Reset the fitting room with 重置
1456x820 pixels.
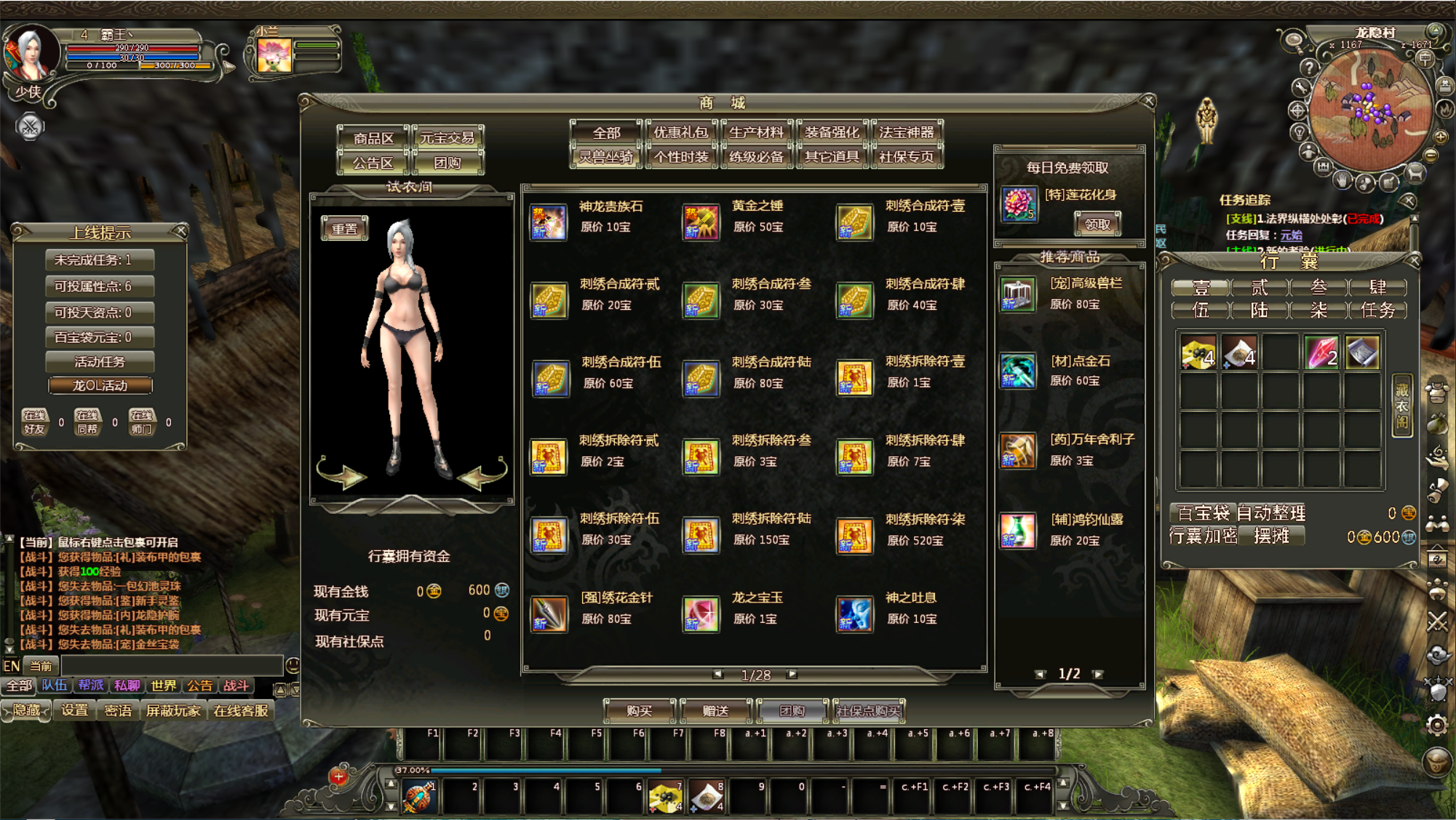[345, 228]
